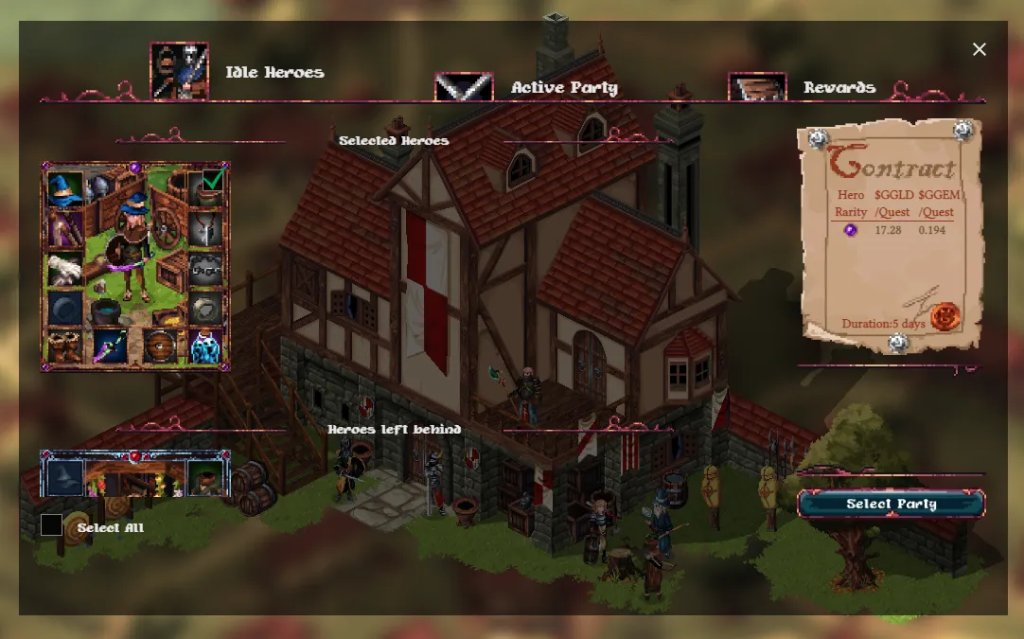Select the blue potion bottle slot
Screen dimensions: 1024x639
(x=205, y=346)
